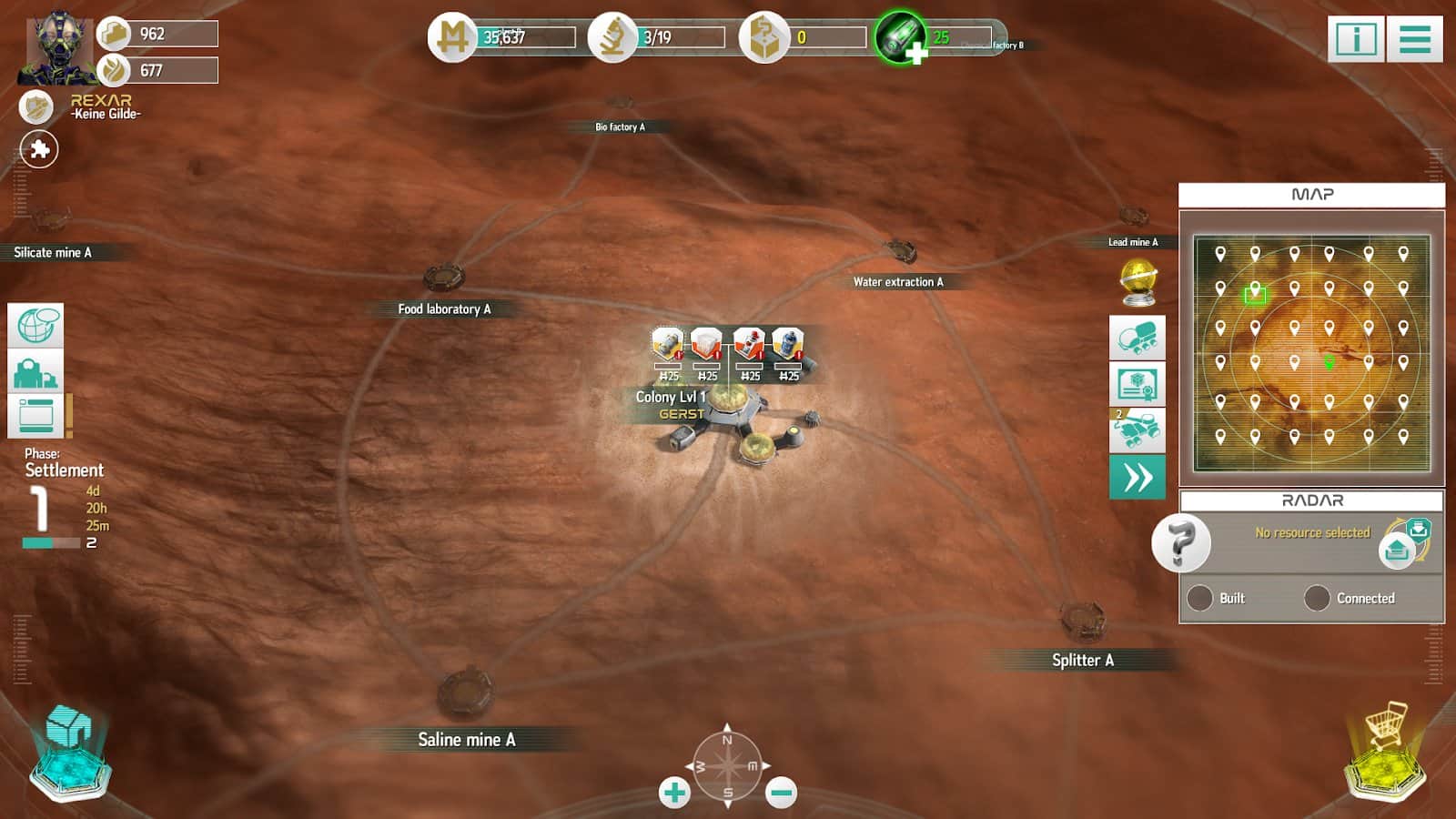Open the colony buildings button
Image resolution: width=1456 pixels, height=819 pixels.
(x=35, y=371)
